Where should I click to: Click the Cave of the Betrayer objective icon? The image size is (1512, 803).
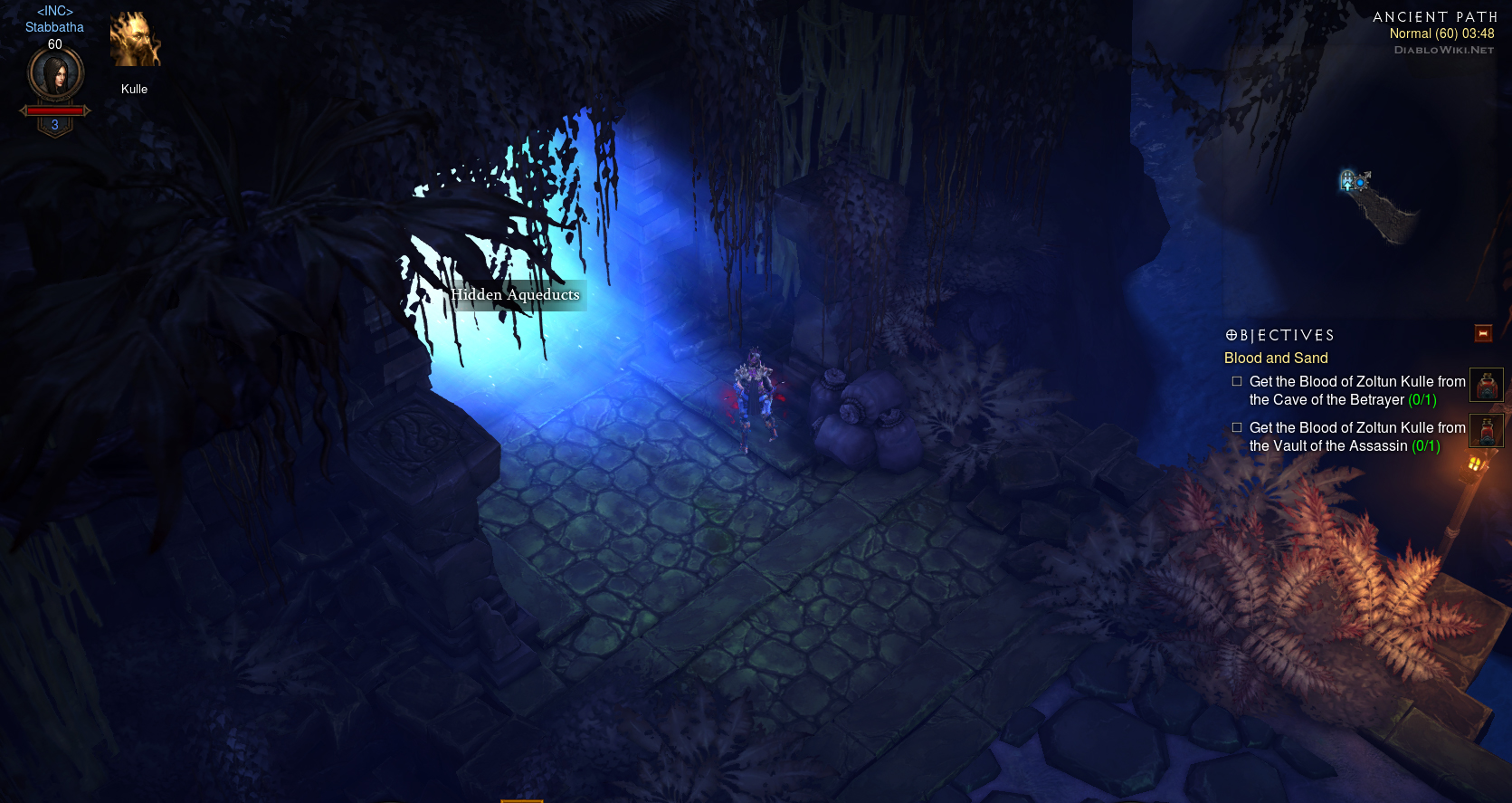click(1486, 385)
